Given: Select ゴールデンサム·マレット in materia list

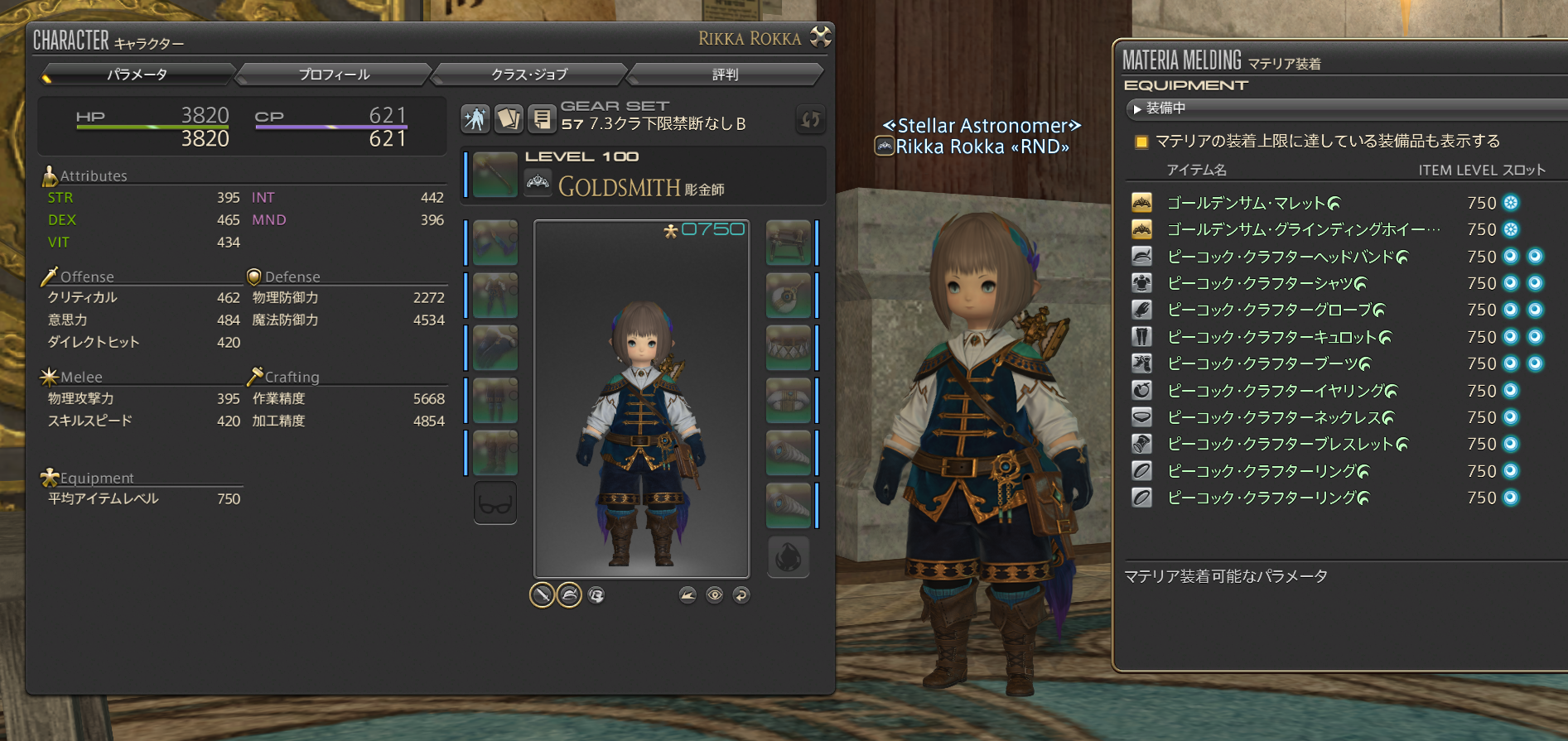Looking at the screenshot, I should click(1252, 203).
